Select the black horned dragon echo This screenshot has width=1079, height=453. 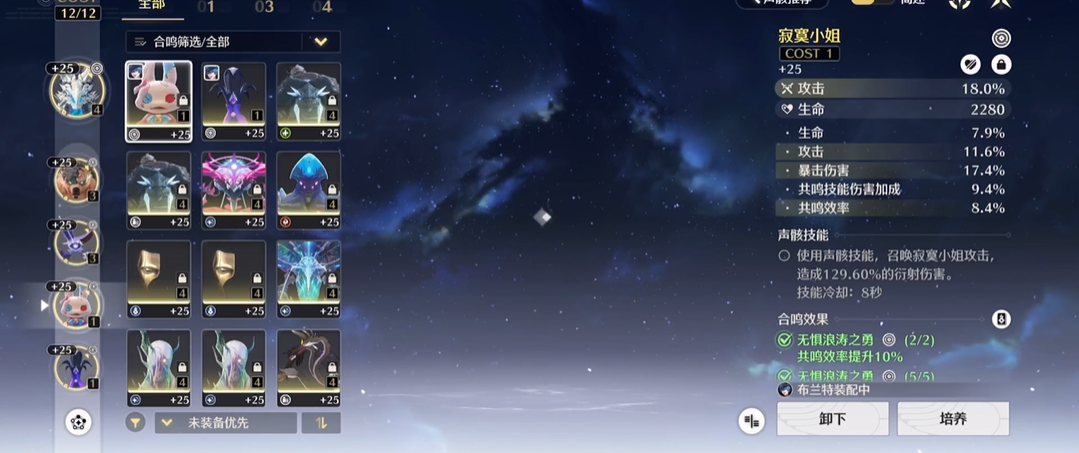[308, 368]
